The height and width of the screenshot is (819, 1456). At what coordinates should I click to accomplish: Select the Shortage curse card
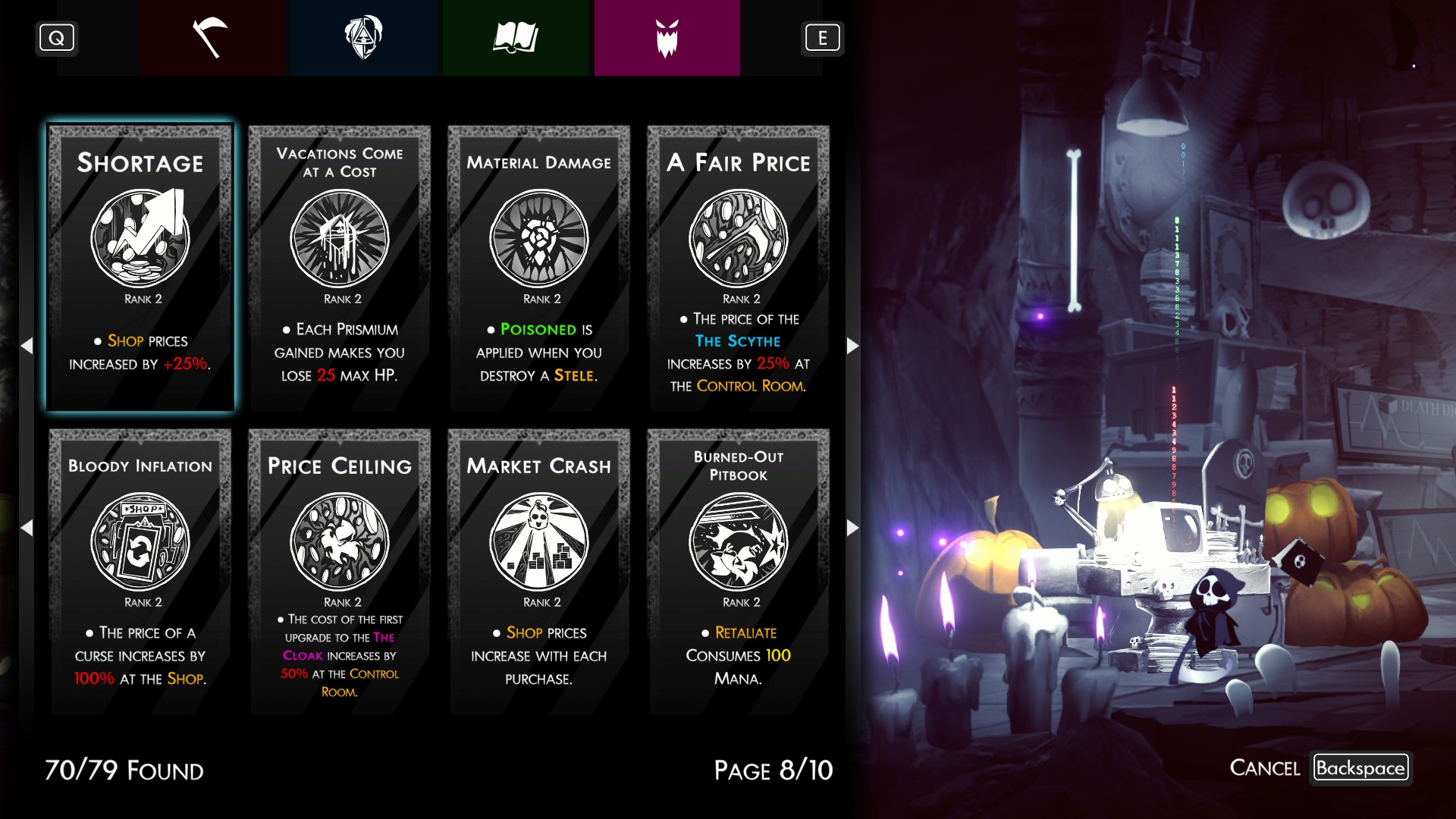(x=140, y=268)
